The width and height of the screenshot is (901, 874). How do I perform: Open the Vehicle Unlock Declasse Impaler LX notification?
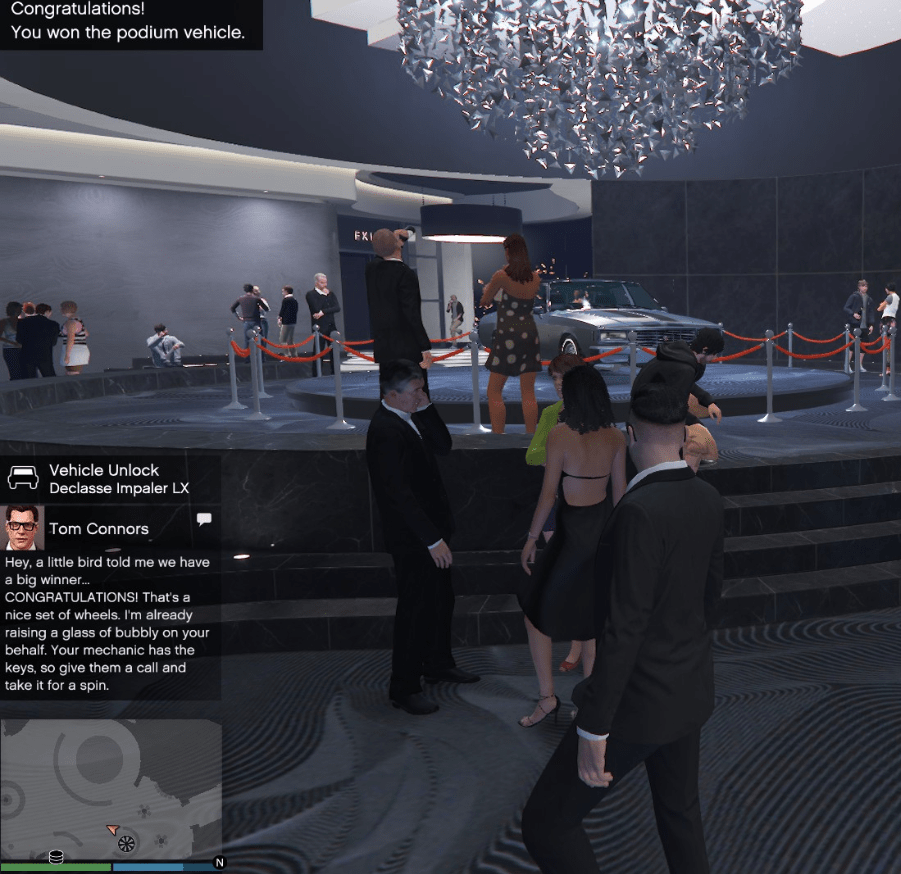coord(111,479)
